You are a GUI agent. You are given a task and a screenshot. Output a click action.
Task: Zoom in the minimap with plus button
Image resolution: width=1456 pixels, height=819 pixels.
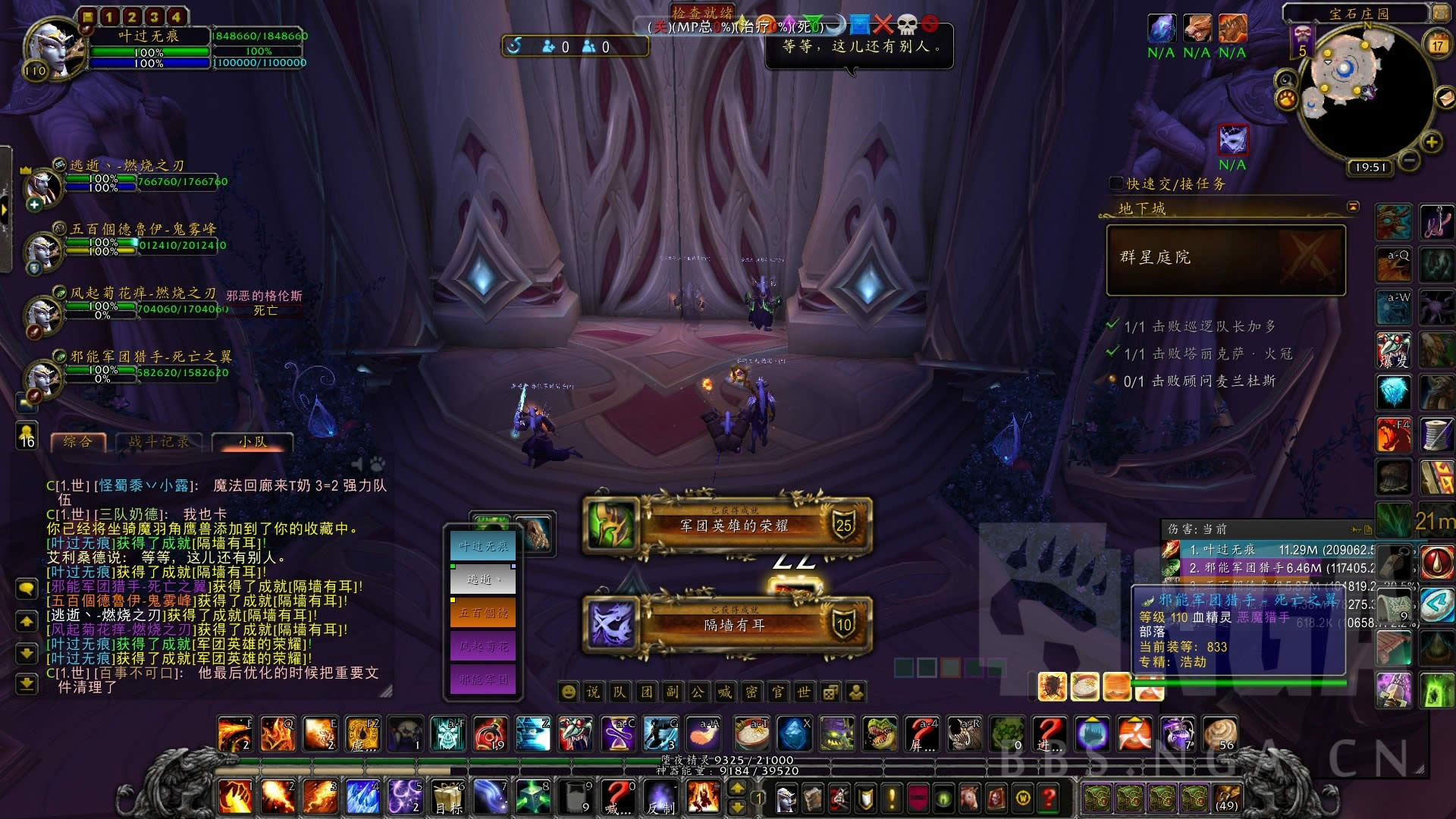1431,142
